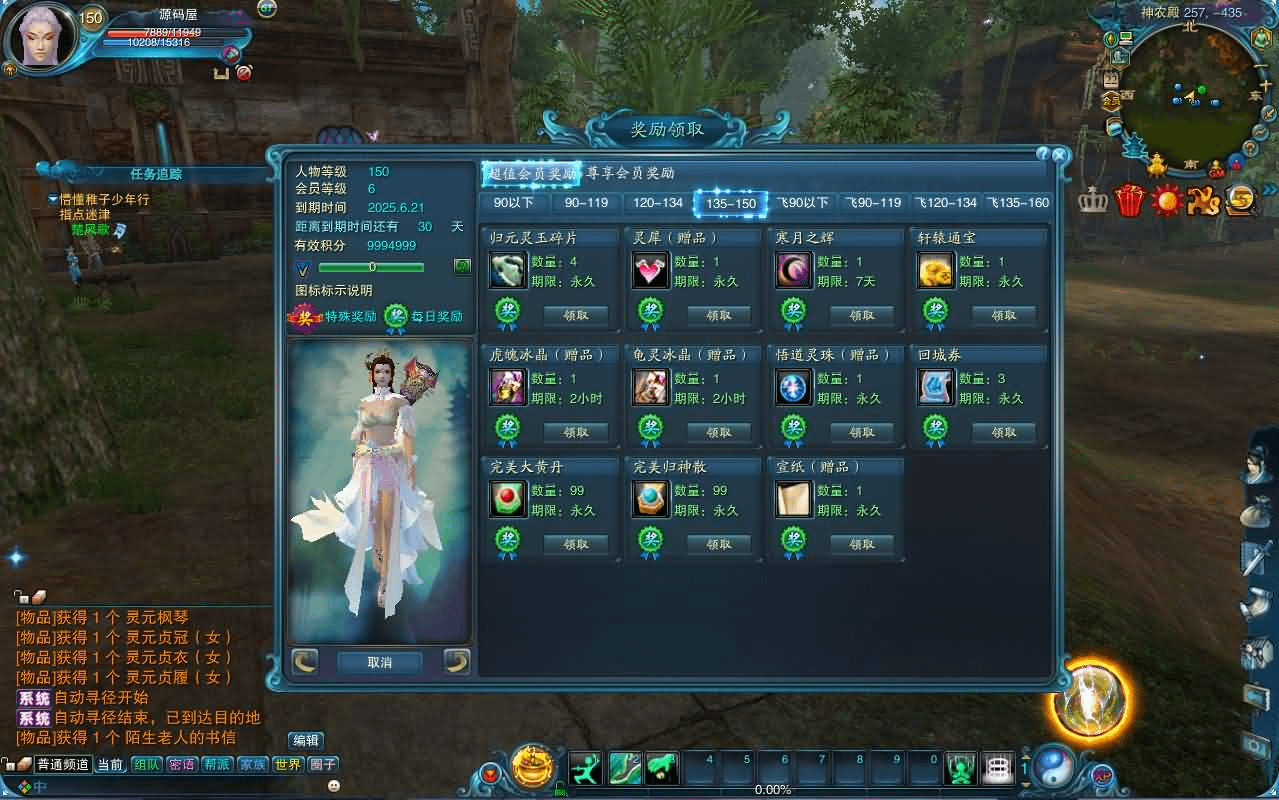This screenshot has width=1279, height=800.
Task: Select the 90以下 level range tab
Action: [514, 203]
